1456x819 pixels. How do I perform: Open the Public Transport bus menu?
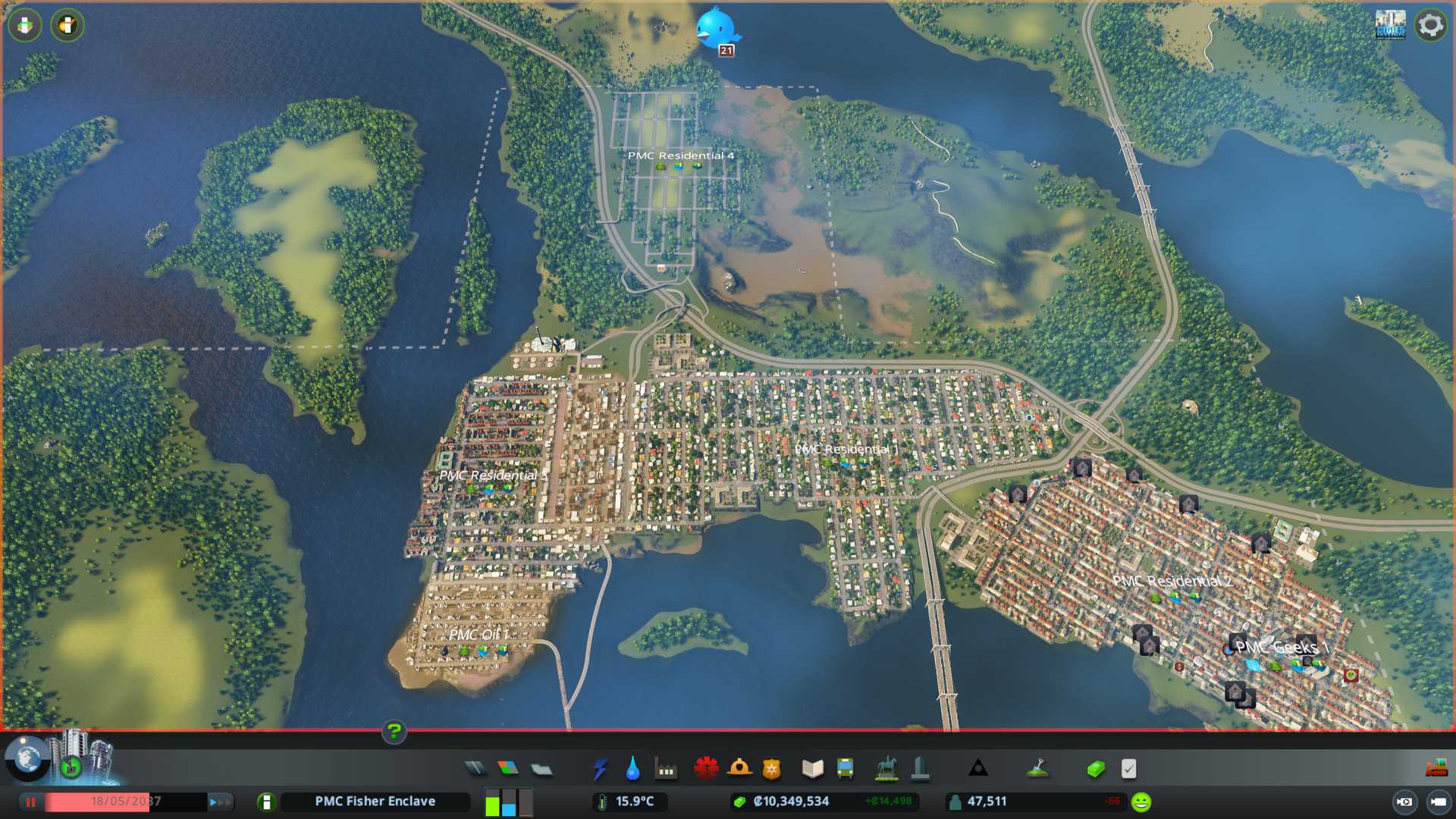click(846, 769)
